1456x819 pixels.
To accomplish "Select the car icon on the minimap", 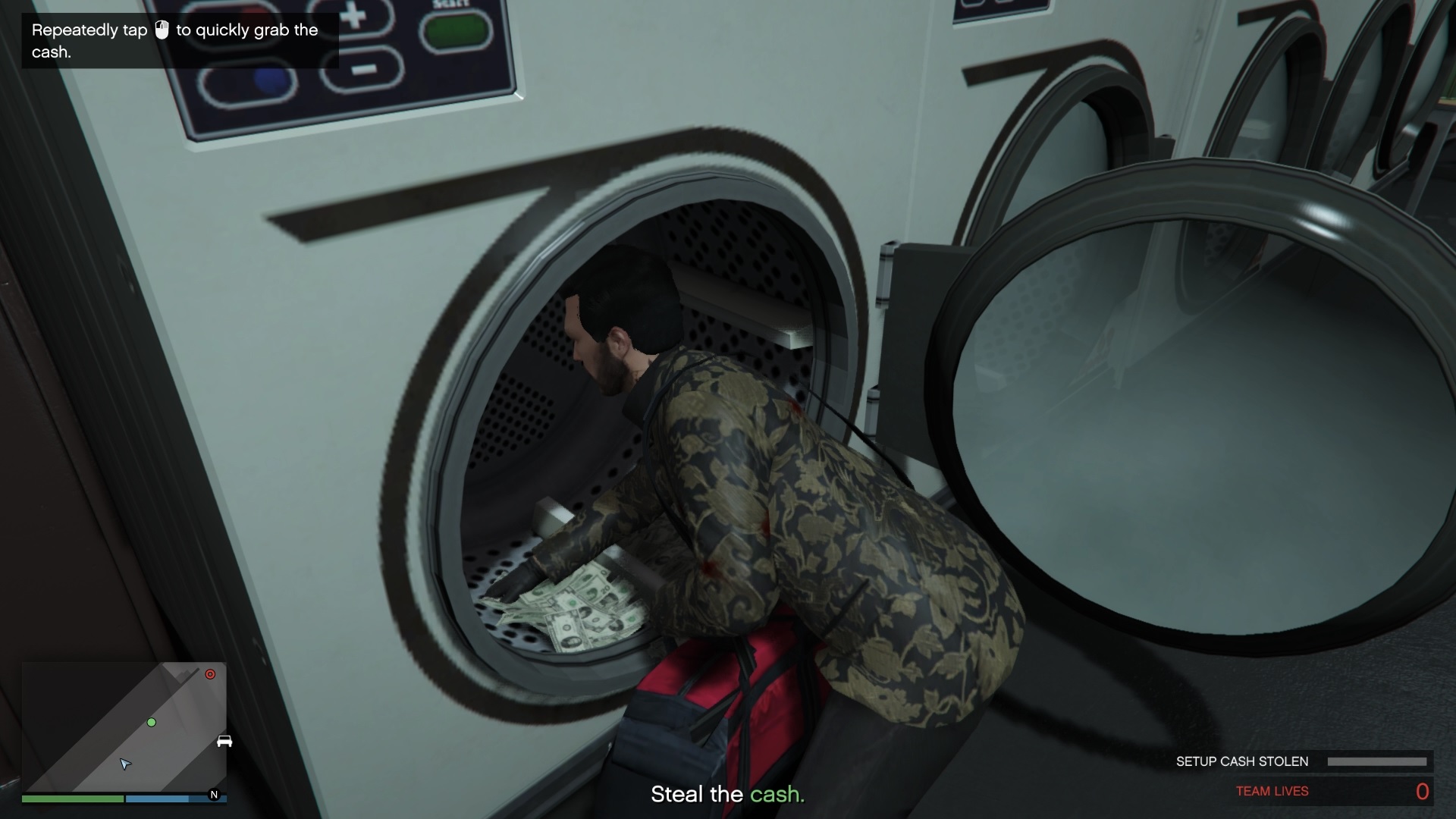I will click(x=225, y=740).
